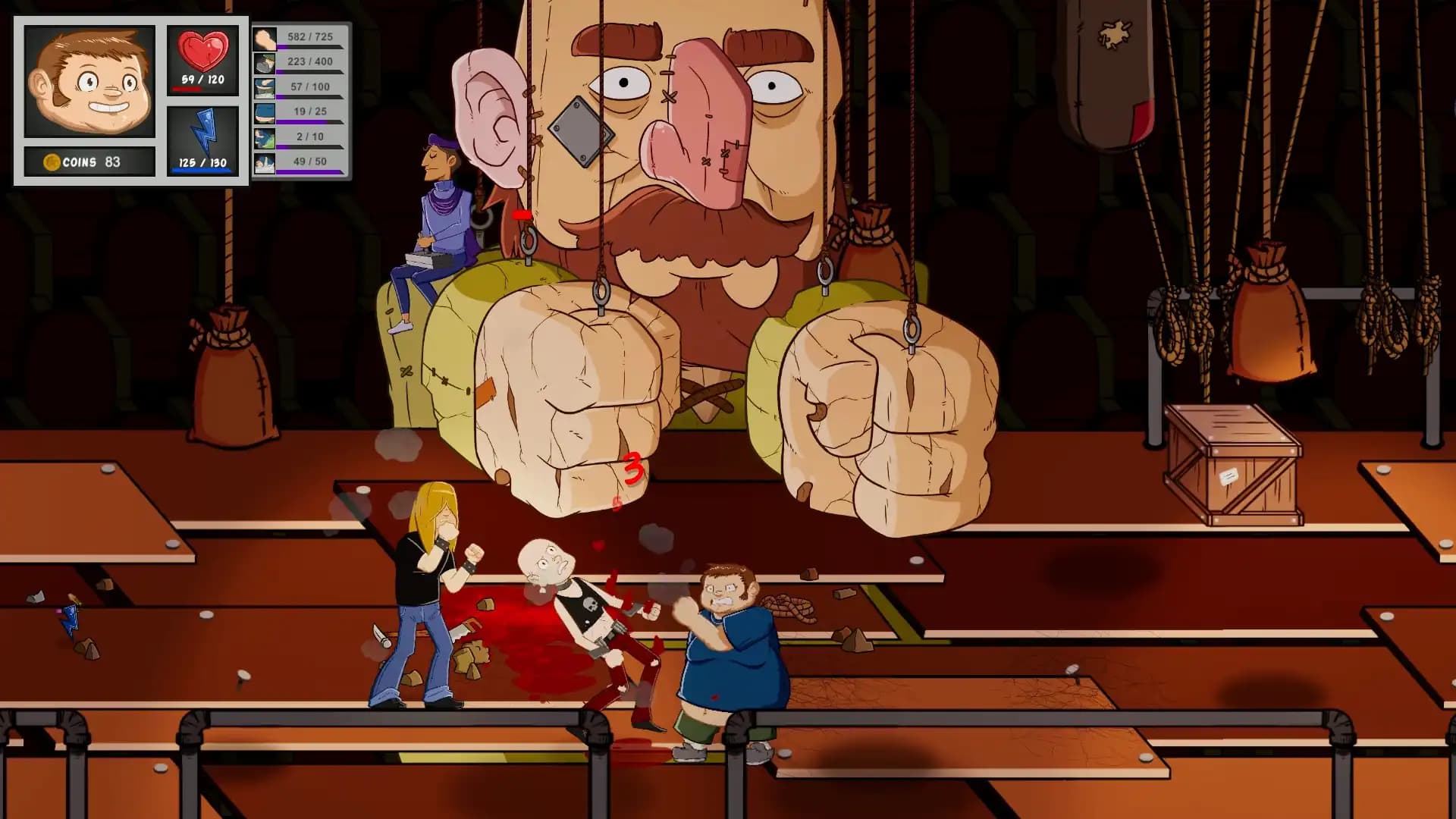Click the wooden crate on the right platform
Viewport: 1456px width, 819px height.
(1232, 463)
